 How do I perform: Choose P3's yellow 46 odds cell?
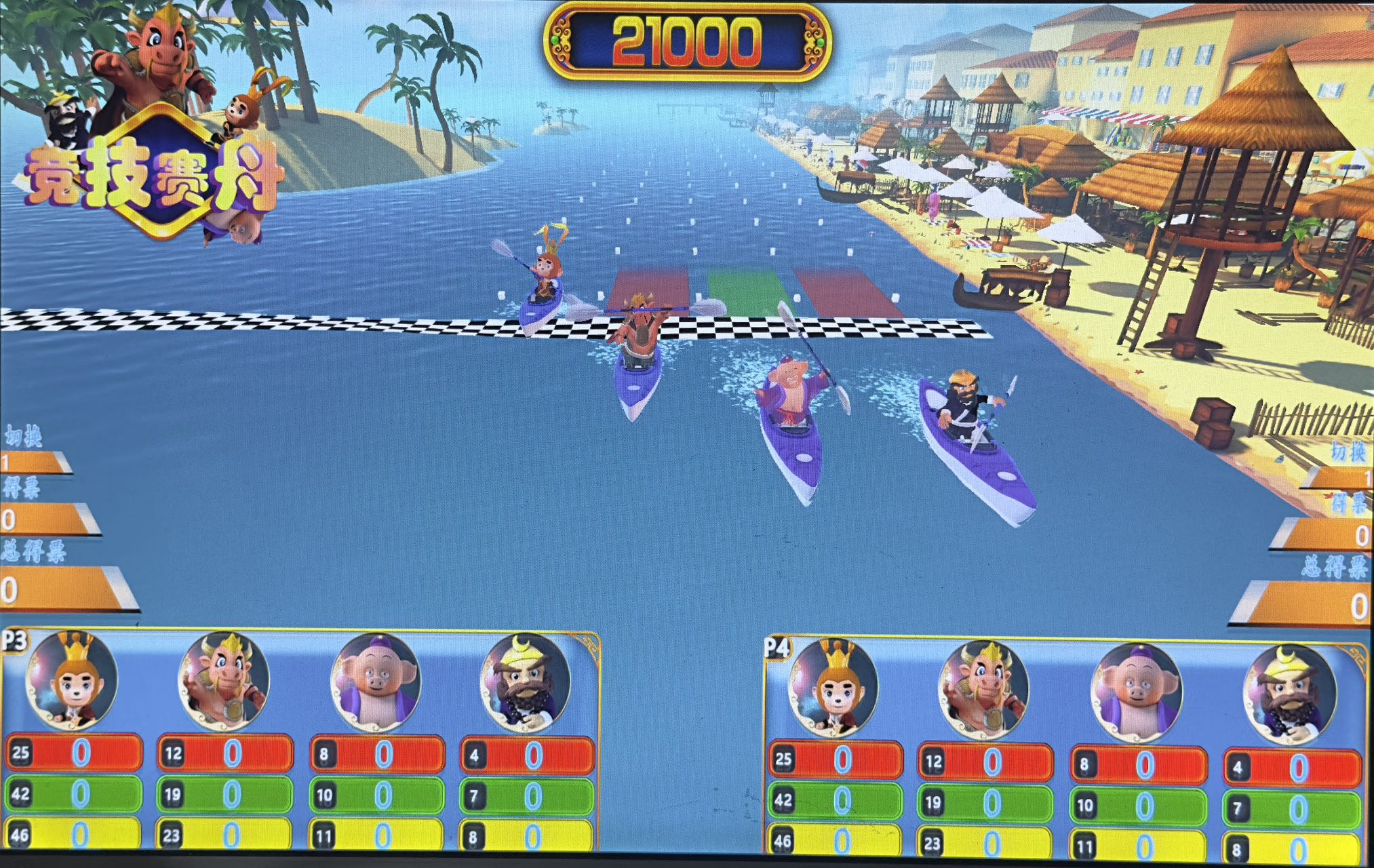tap(75, 834)
